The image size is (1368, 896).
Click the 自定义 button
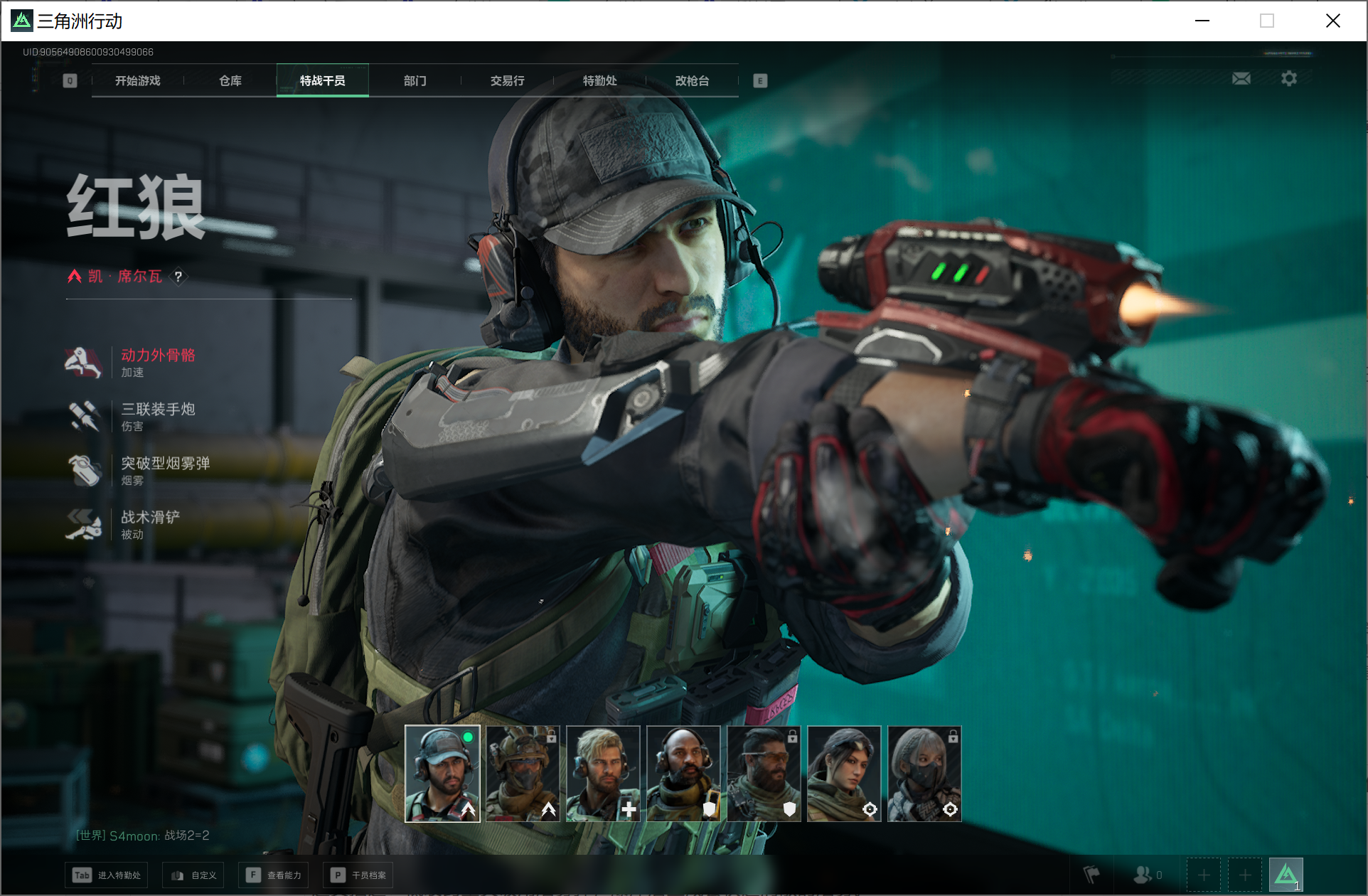point(193,875)
